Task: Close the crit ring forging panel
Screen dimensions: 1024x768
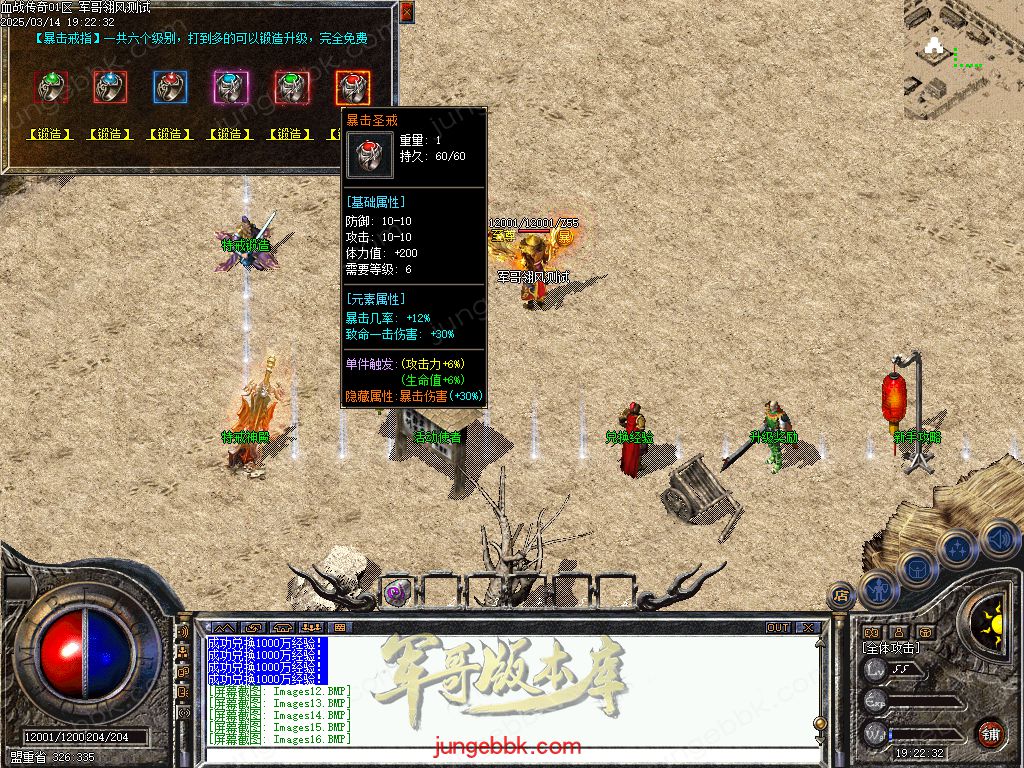Action: (406, 11)
